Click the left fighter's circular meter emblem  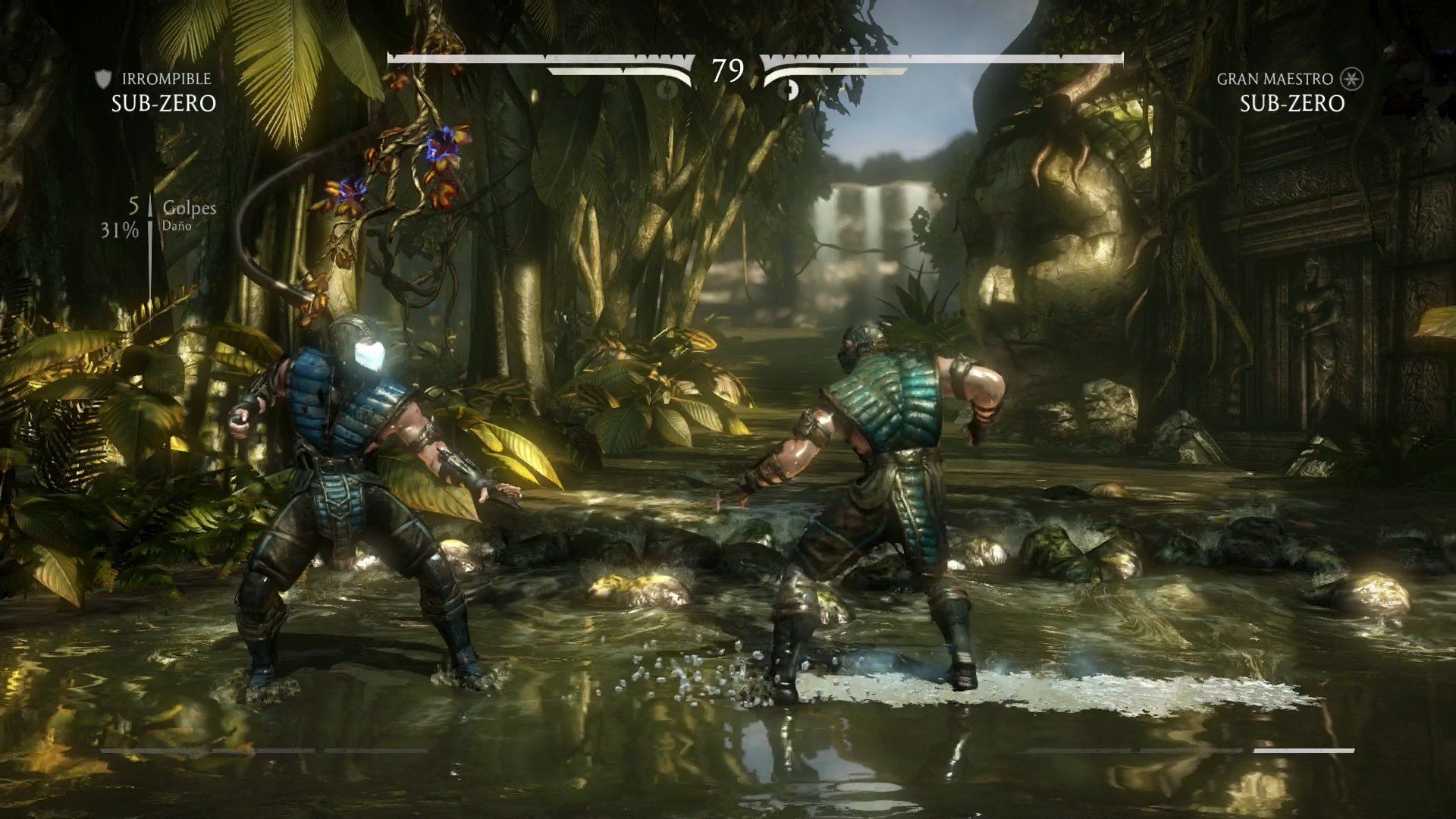point(667,89)
